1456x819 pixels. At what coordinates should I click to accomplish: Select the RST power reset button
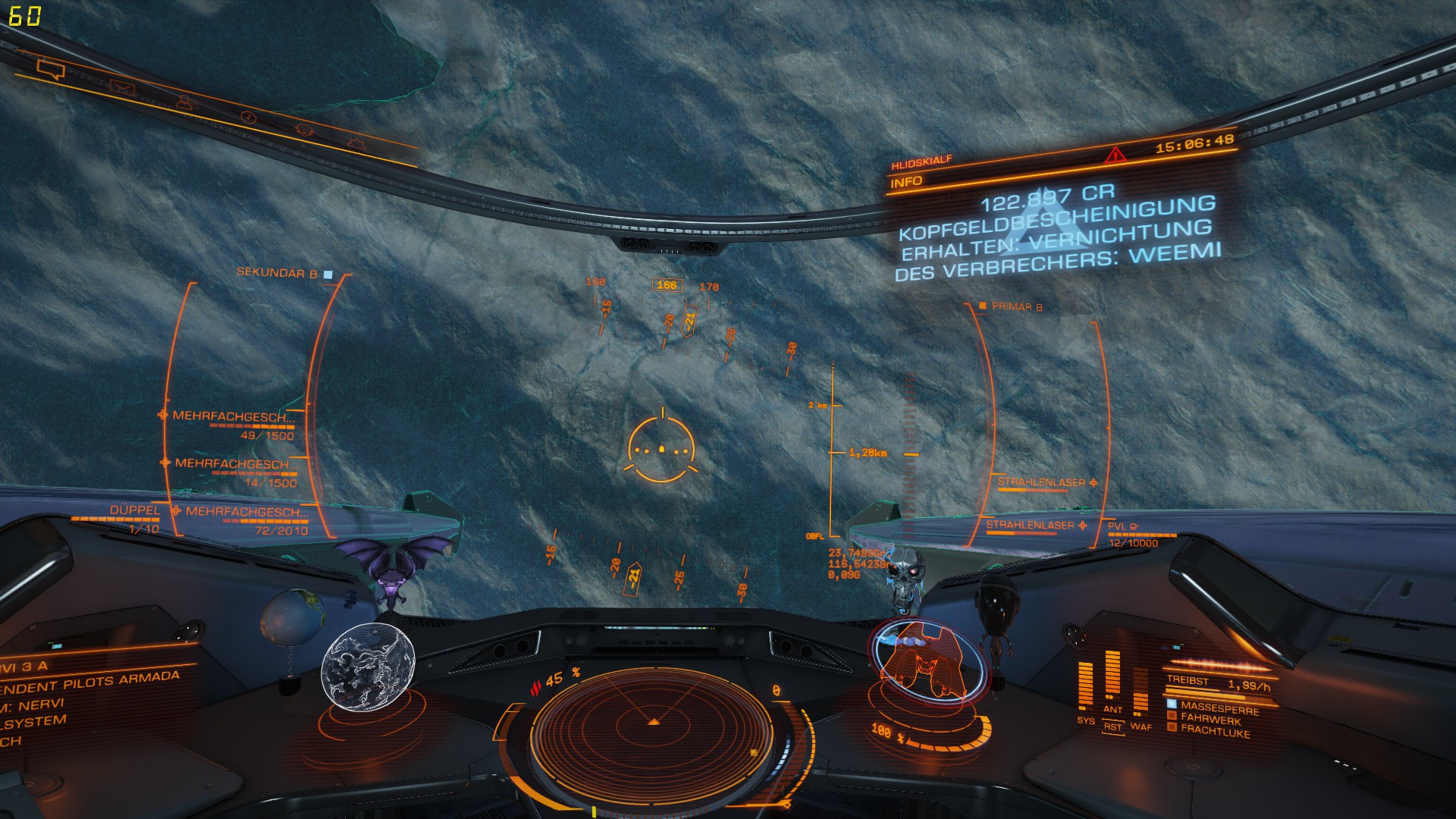(1112, 726)
